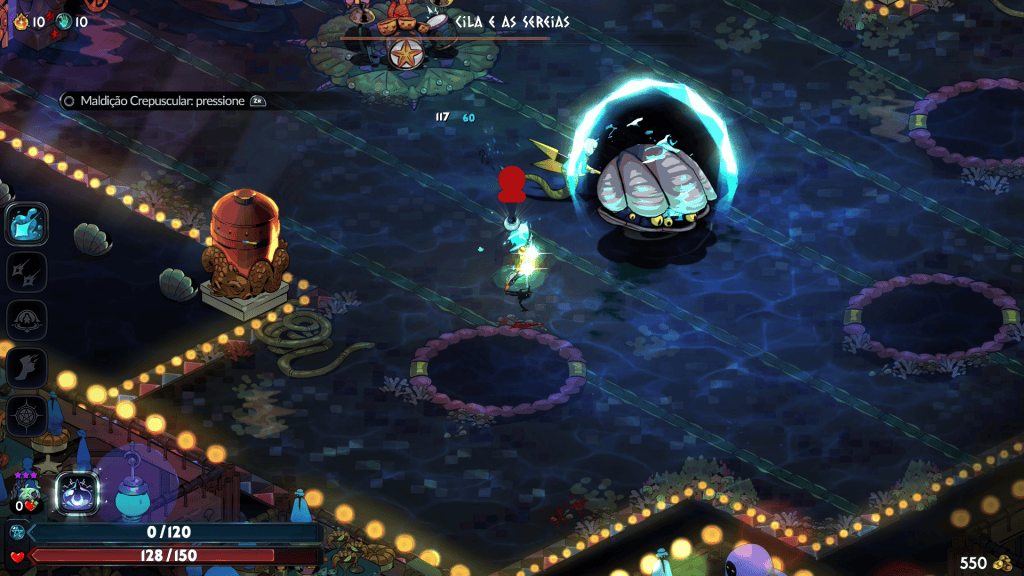This screenshot has width=1024, height=576.
Task: Click the golden flame resource icon
Action: pos(20,21)
